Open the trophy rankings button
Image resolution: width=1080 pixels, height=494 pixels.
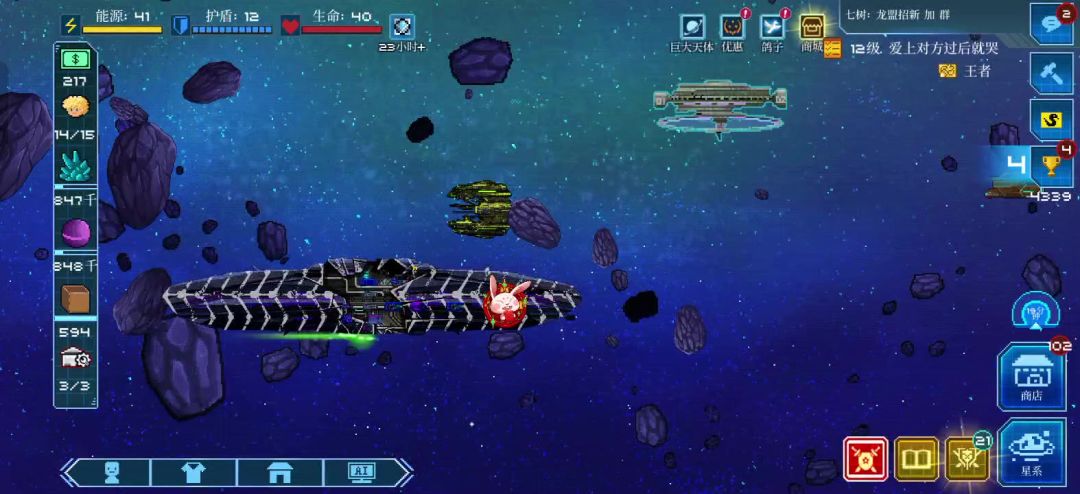pos(1050,165)
